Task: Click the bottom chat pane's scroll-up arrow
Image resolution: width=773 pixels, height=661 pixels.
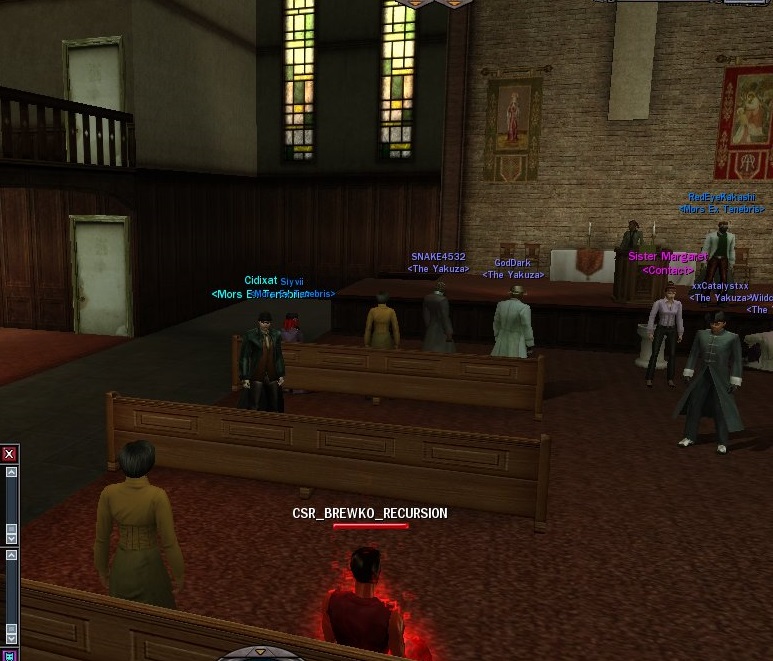Action: tap(11, 553)
